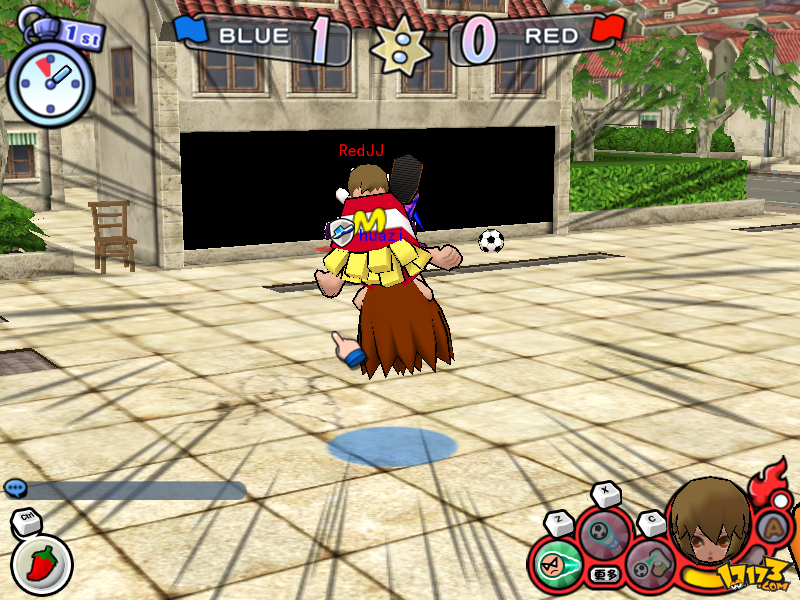Use the red chili pepper item
Image resolution: width=800 pixels, height=600 pixels.
coord(42,563)
